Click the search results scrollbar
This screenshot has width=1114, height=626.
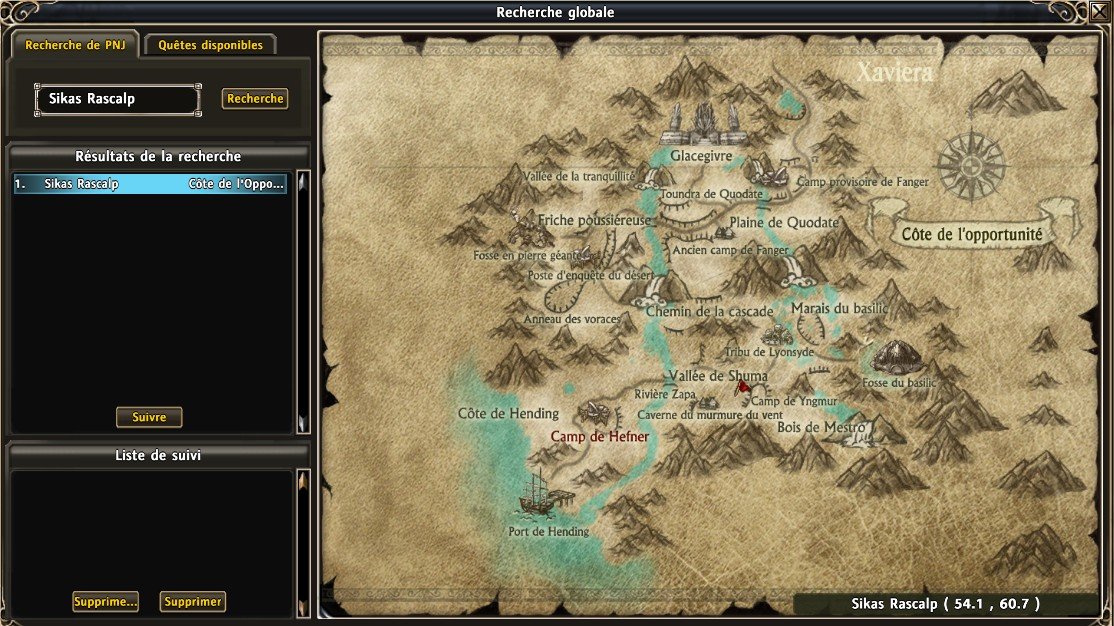point(304,300)
